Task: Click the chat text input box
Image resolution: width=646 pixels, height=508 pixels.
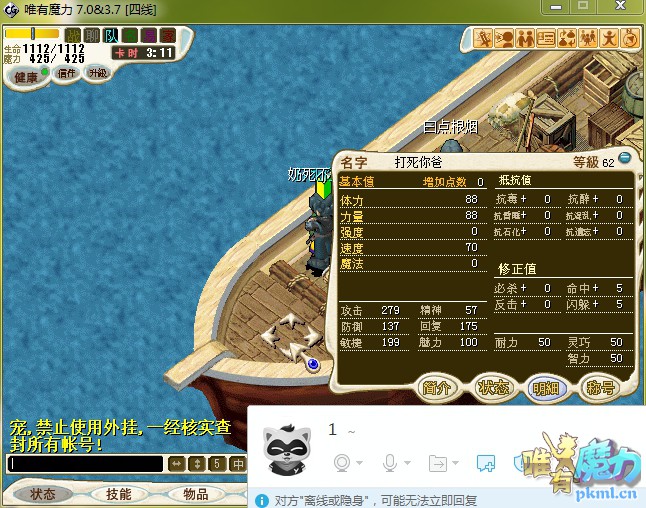Action: click(x=85, y=464)
